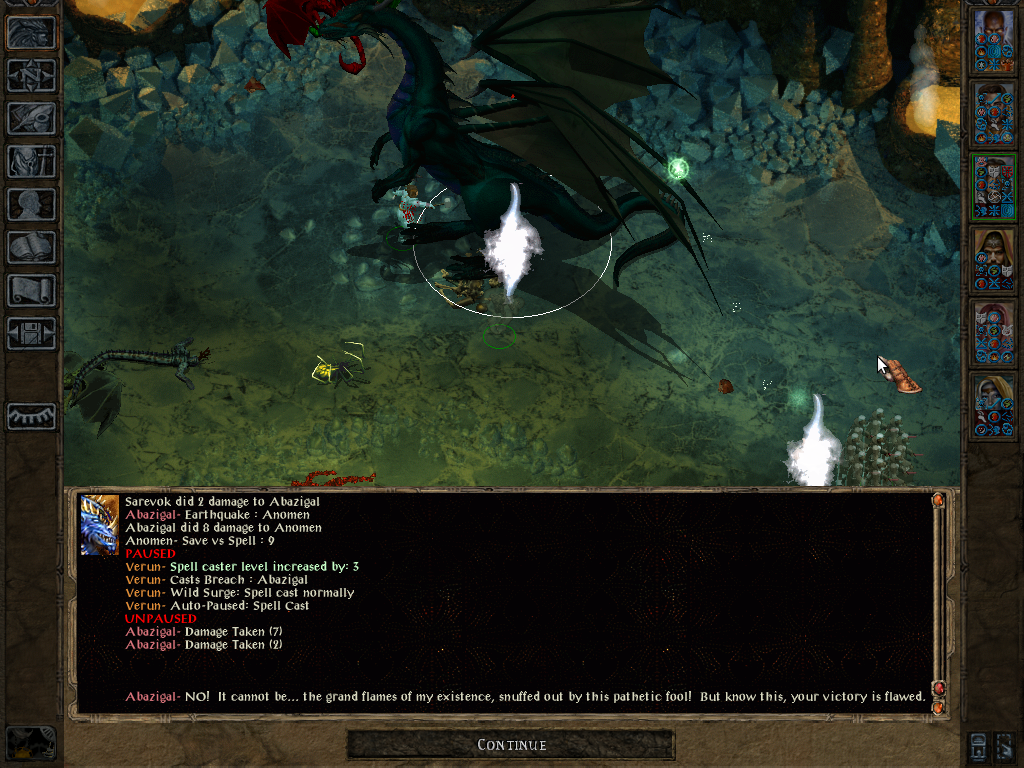Open the options floppy disk button
The width and height of the screenshot is (1024, 768).
pos(31,333)
